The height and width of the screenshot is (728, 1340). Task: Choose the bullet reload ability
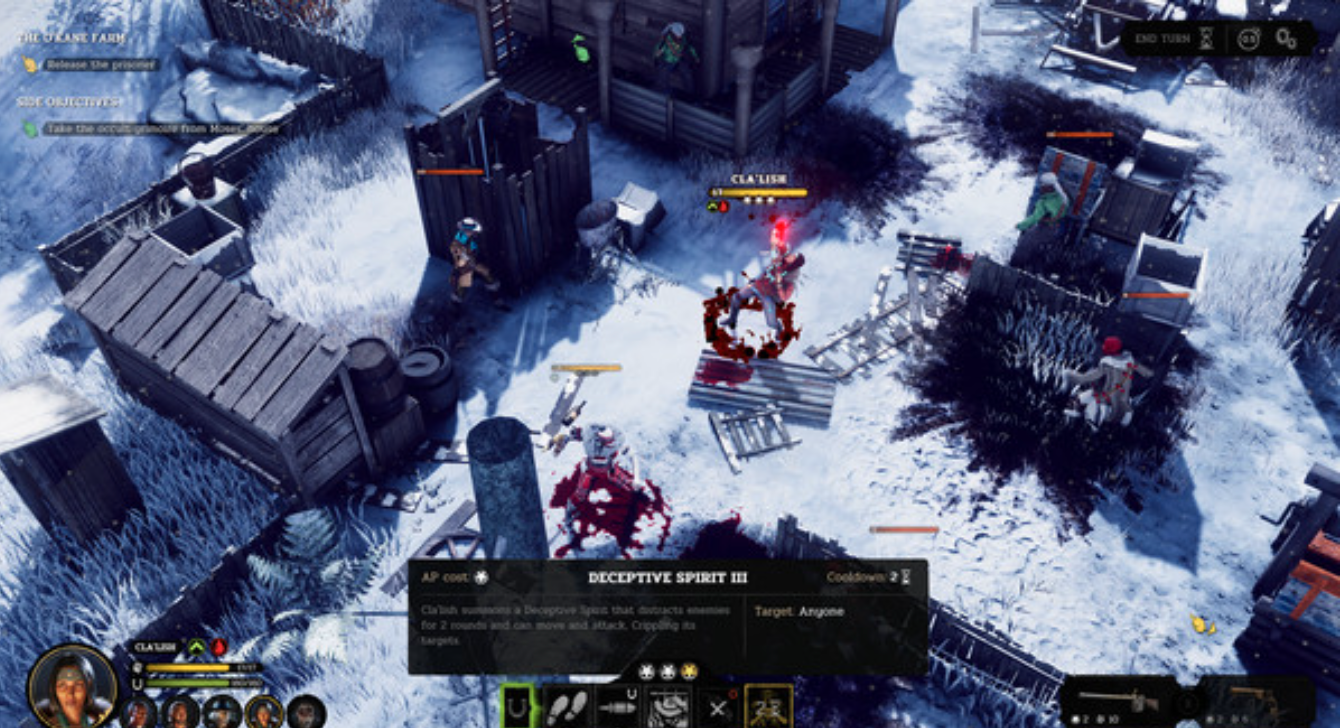[617, 707]
